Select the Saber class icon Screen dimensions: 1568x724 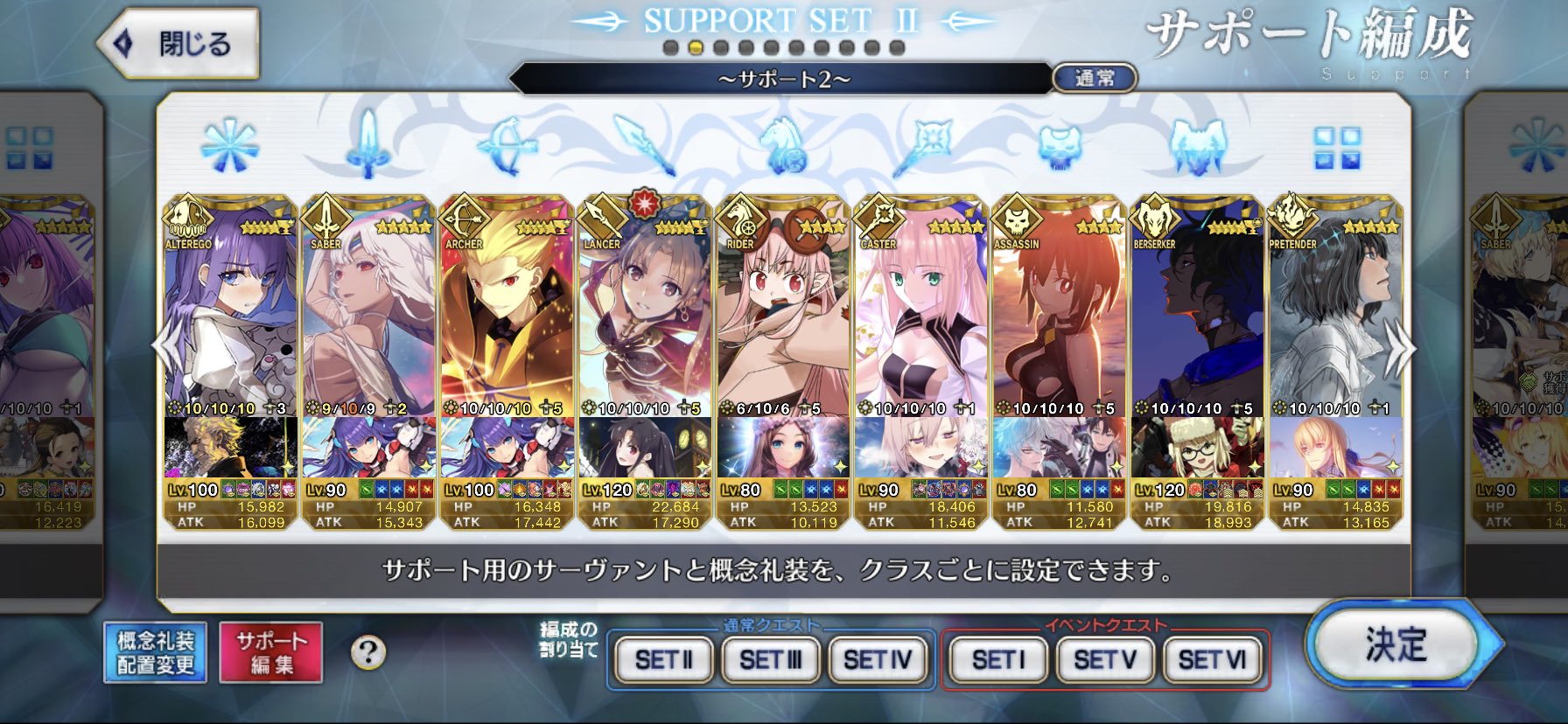tap(367, 144)
